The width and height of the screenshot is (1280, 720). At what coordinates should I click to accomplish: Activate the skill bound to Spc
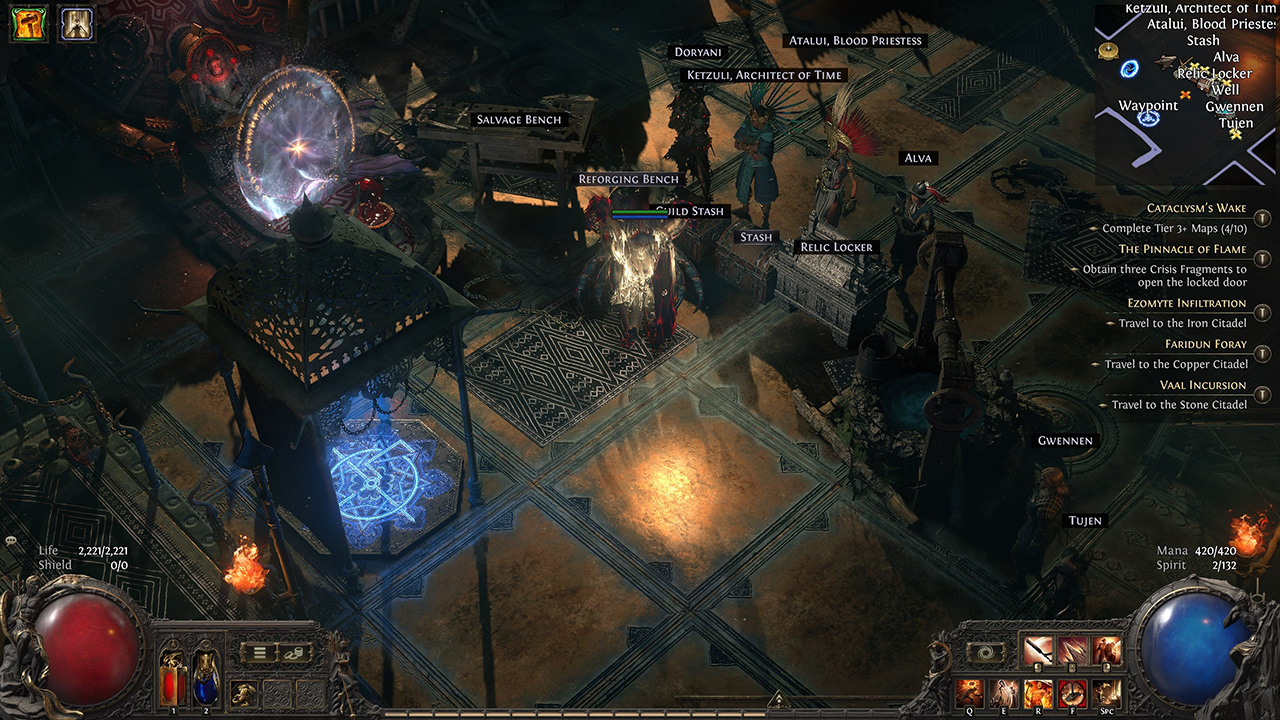pyautogui.click(x=1106, y=692)
